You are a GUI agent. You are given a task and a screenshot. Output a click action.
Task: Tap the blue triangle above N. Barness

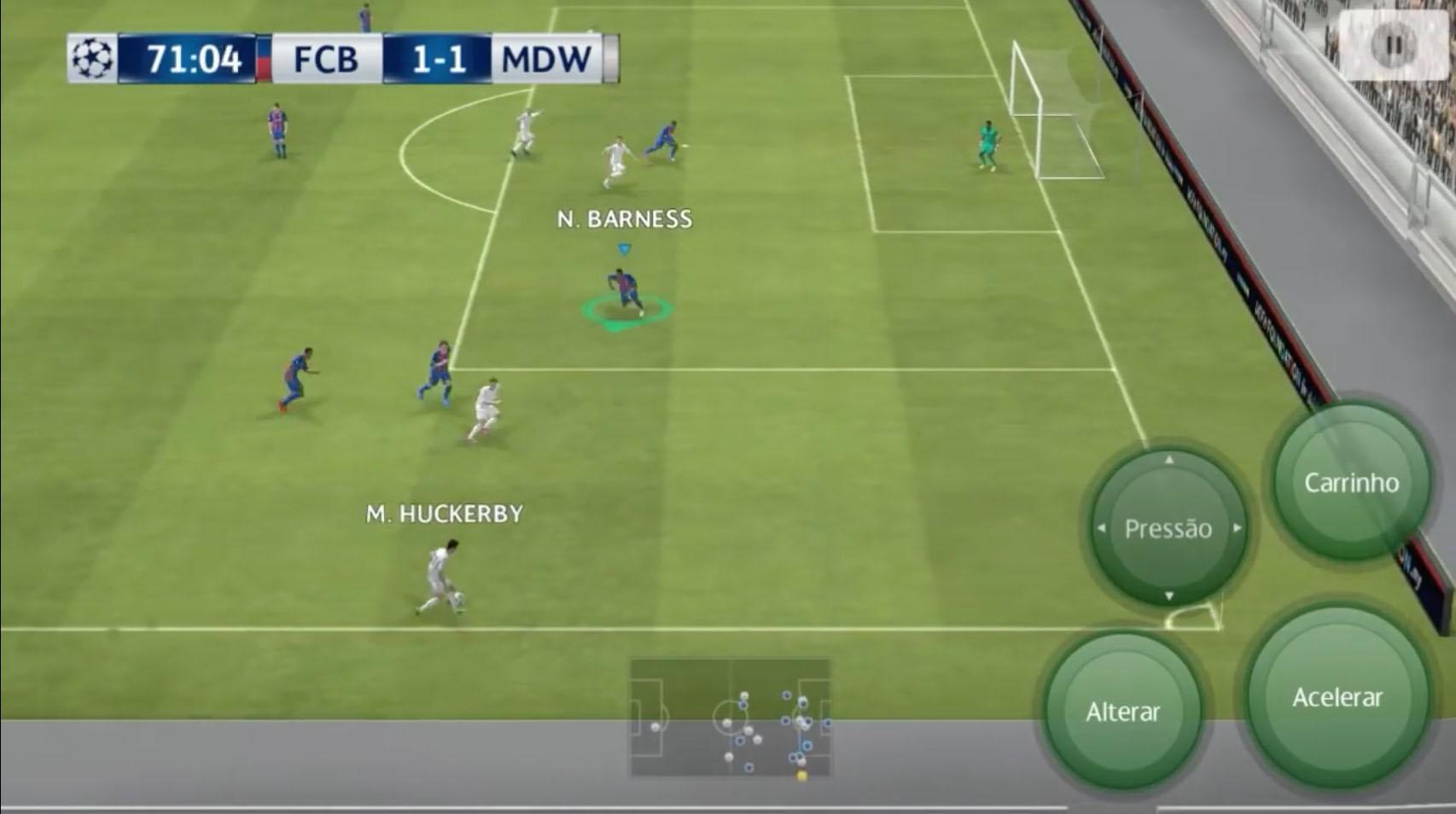pos(624,248)
